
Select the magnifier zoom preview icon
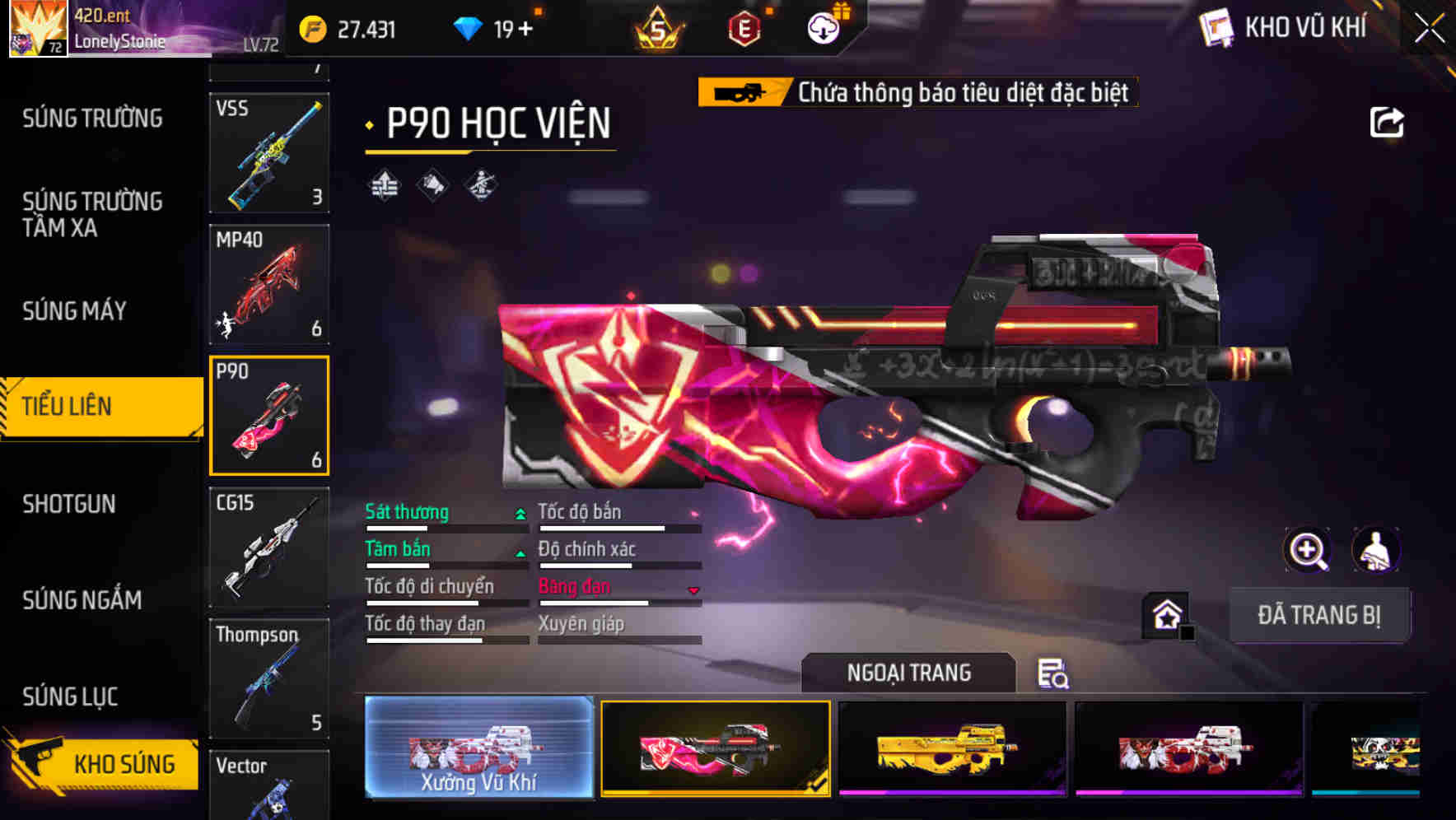point(1306,549)
